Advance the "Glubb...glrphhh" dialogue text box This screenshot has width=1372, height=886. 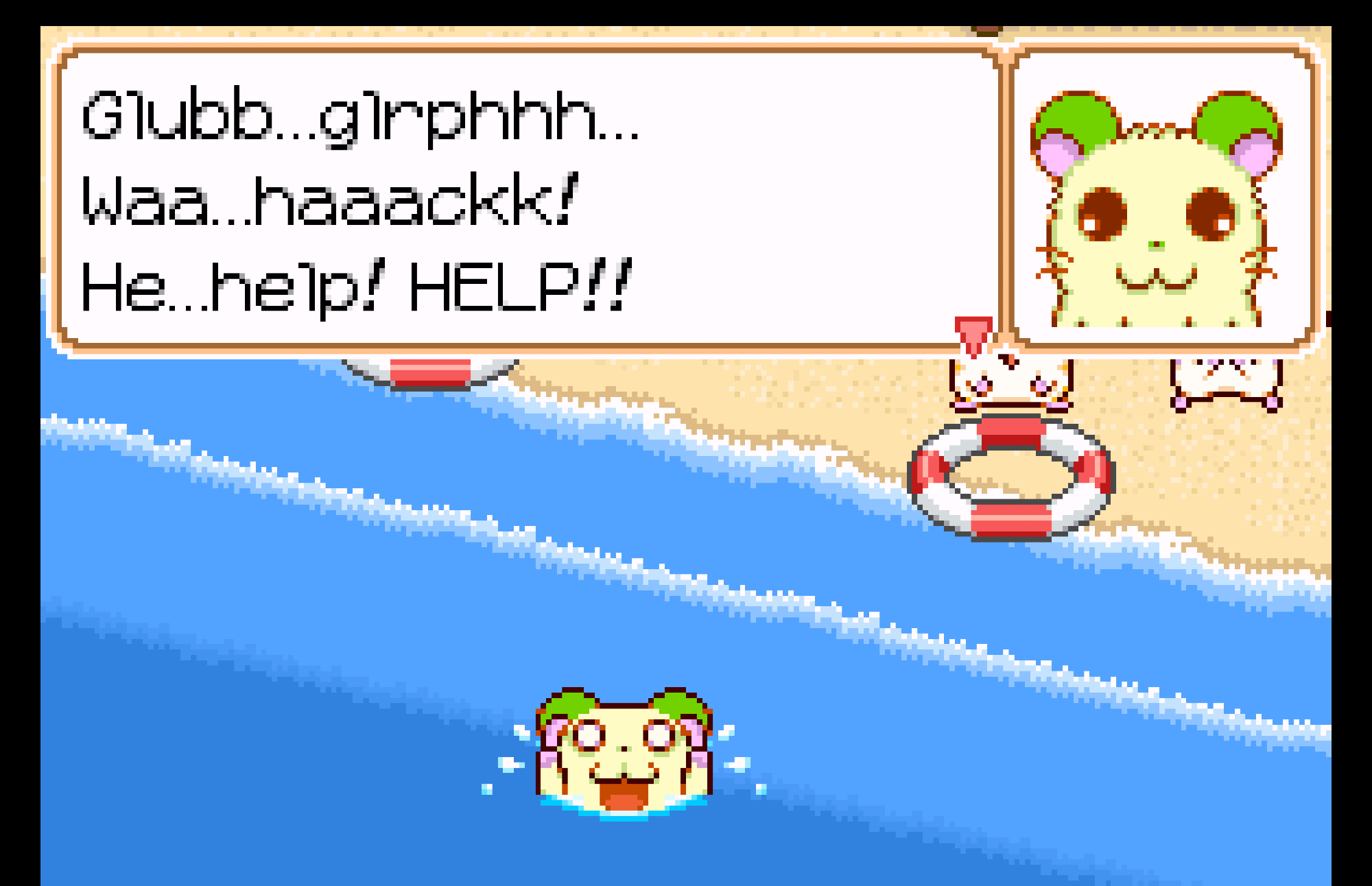tap(528, 199)
